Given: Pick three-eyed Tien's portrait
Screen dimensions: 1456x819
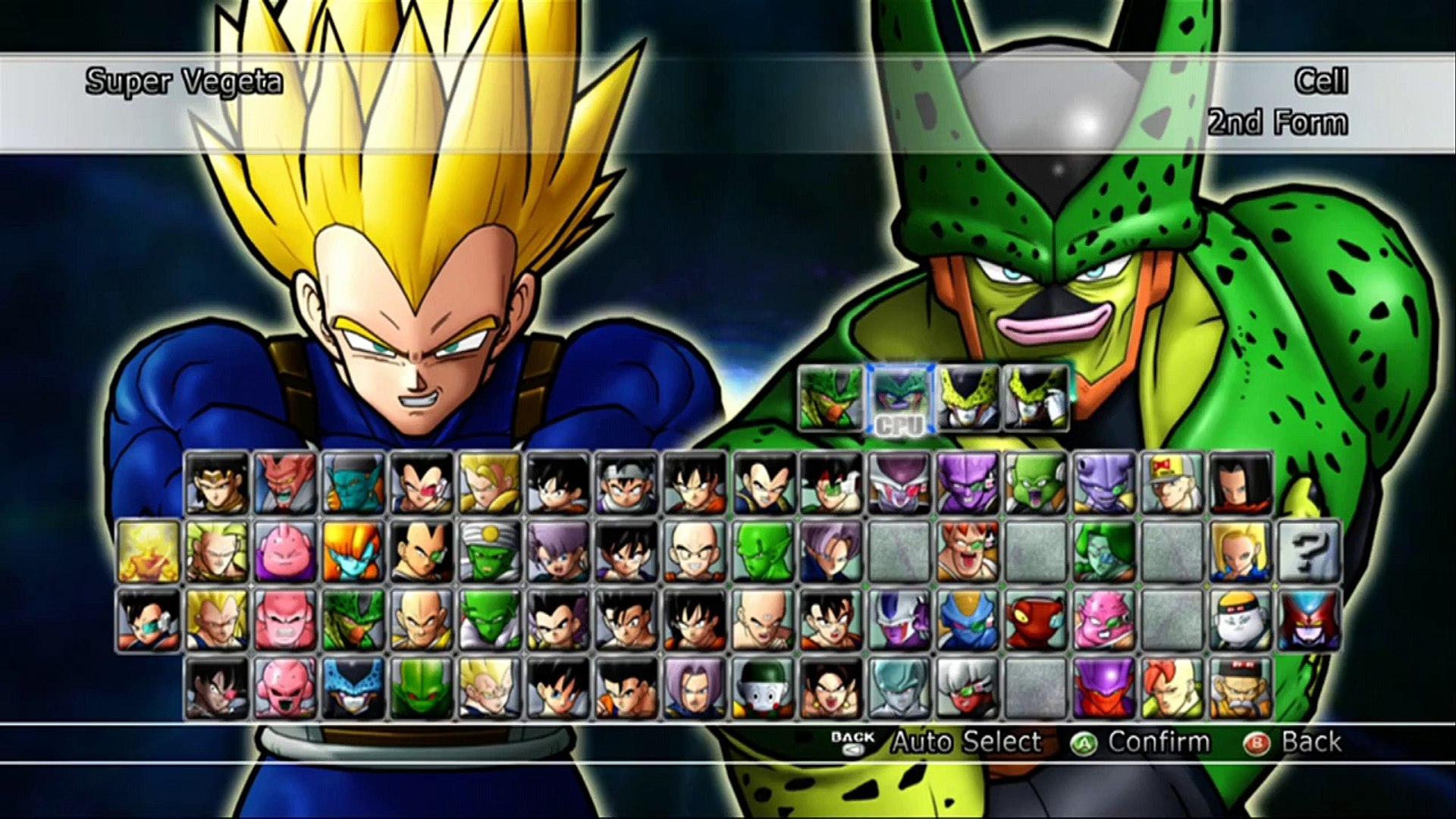Looking at the screenshot, I should (x=763, y=620).
